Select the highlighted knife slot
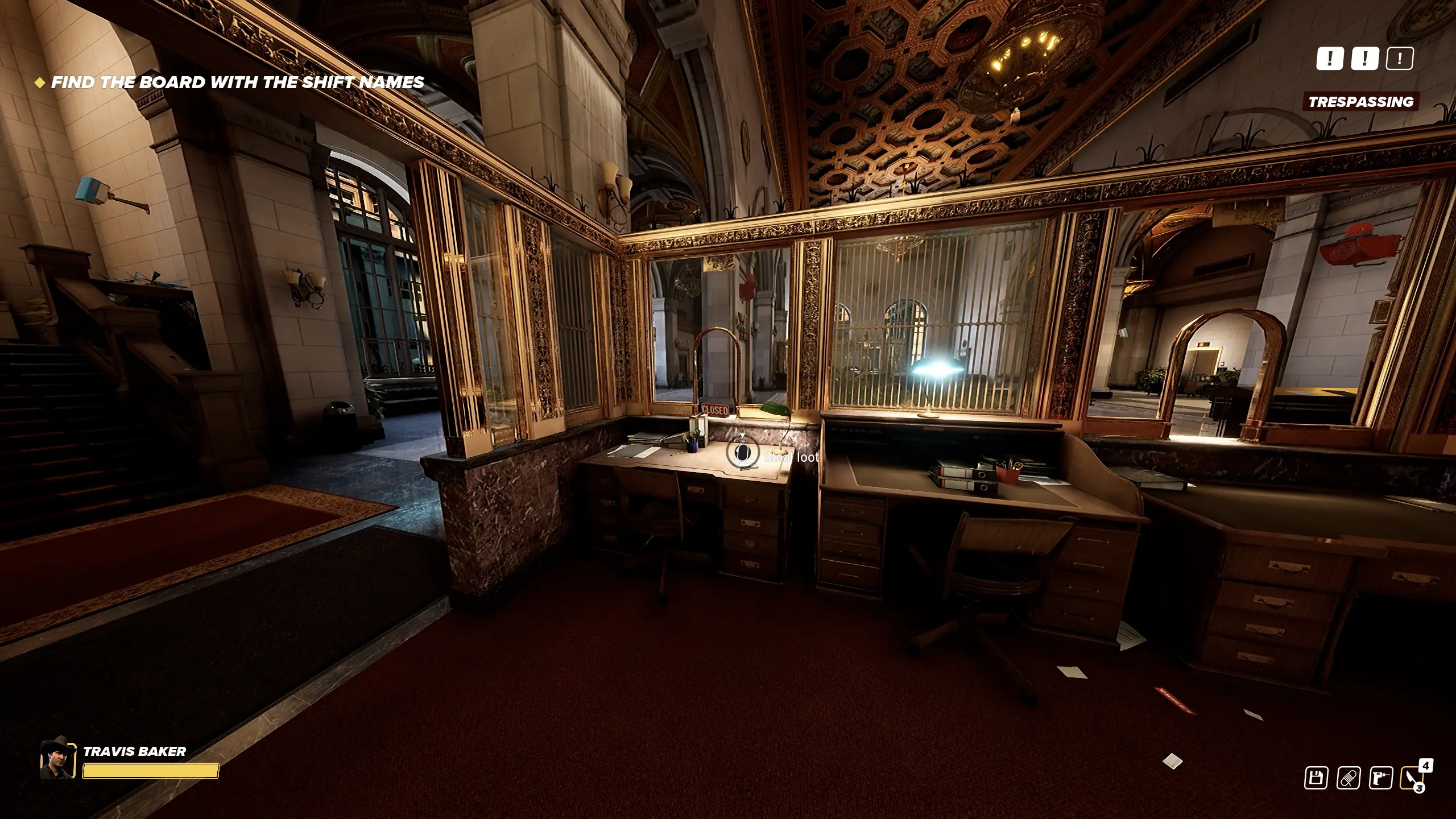This screenshot has height=819, width=1456. pyautogui.click(x=1413, y=777)
